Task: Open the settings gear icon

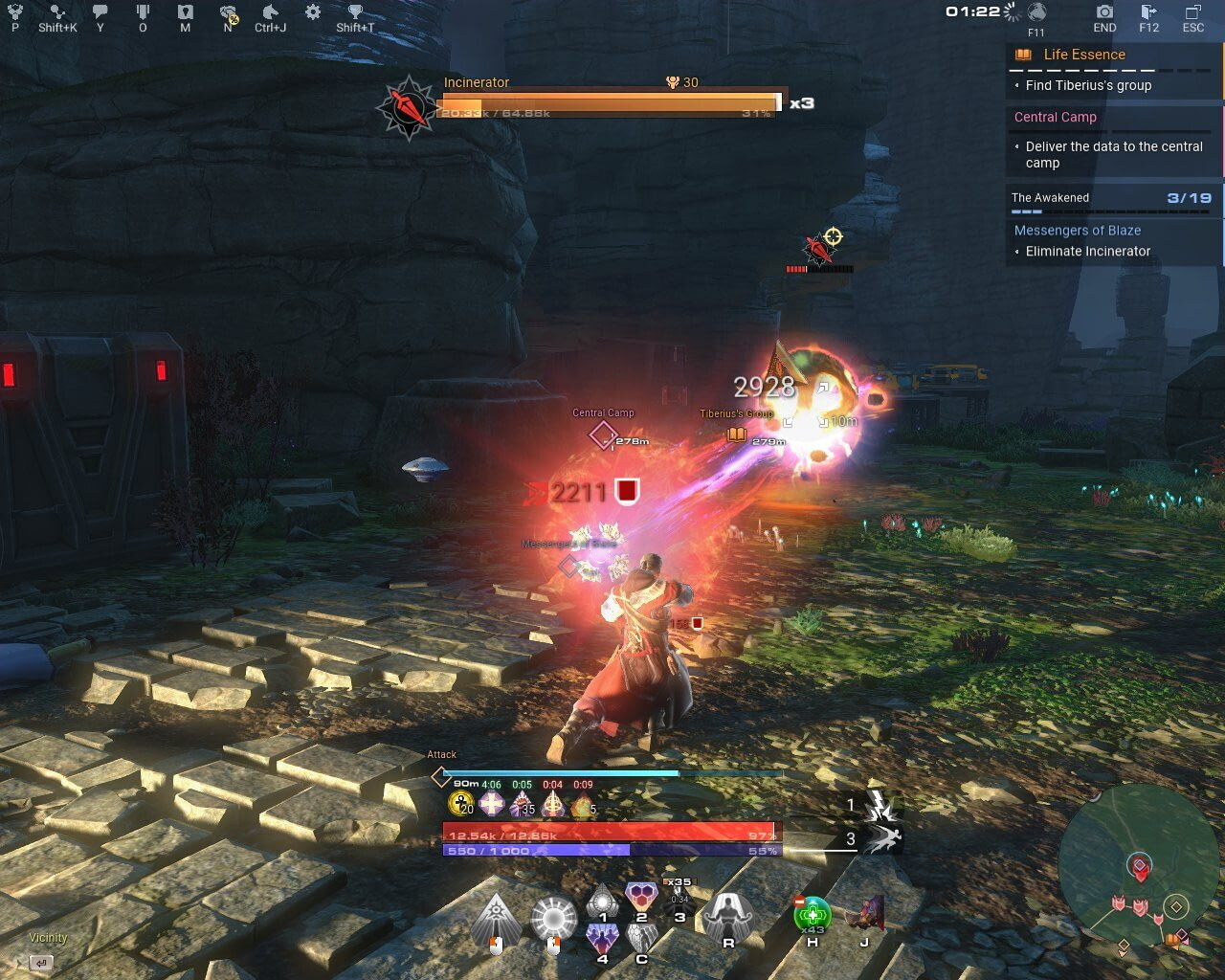Action: pyautogui.click(x=311, y=13)
